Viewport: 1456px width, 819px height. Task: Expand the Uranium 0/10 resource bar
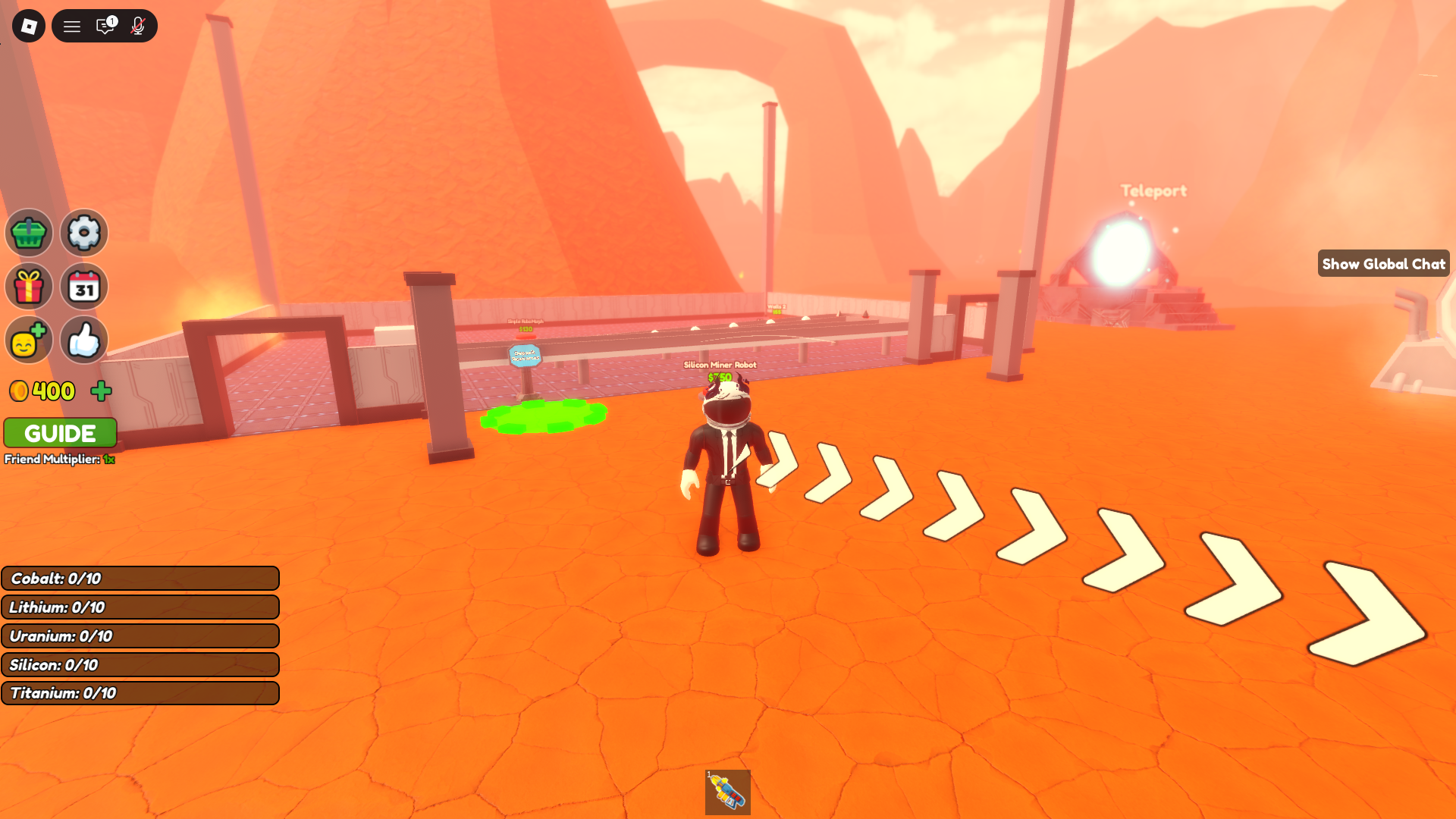click(140, 635)
